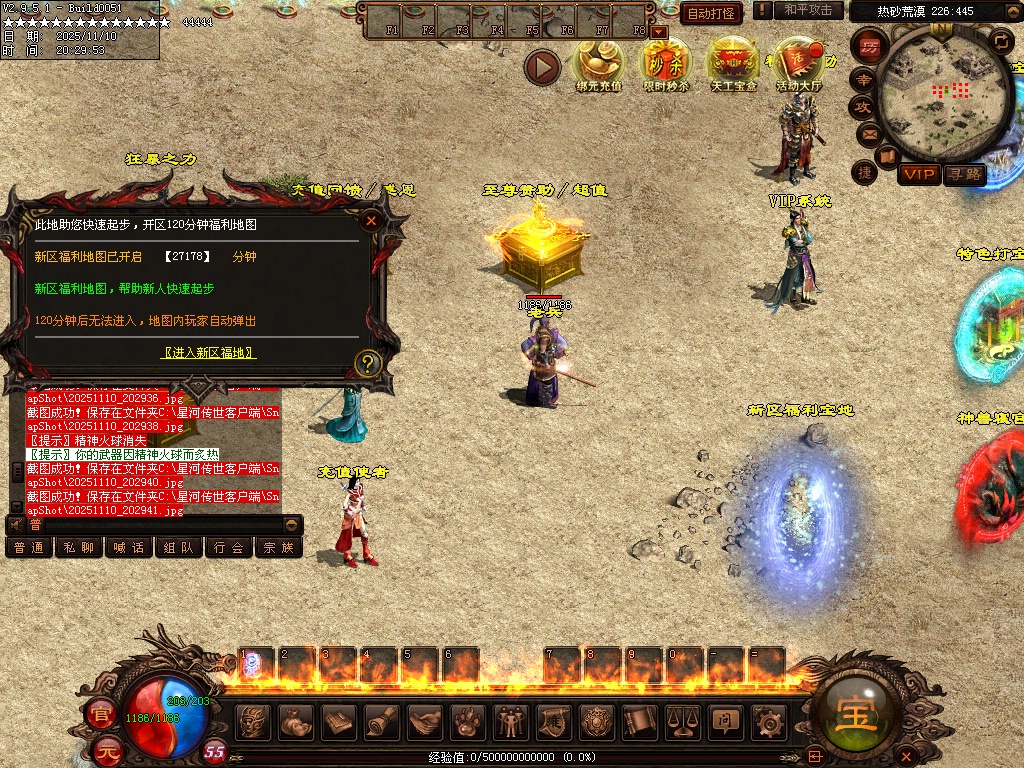Toggle the 自动打怪 auto-fight button
The width and height of the screenshot is (1024, 768).
[x=711, y=13]
